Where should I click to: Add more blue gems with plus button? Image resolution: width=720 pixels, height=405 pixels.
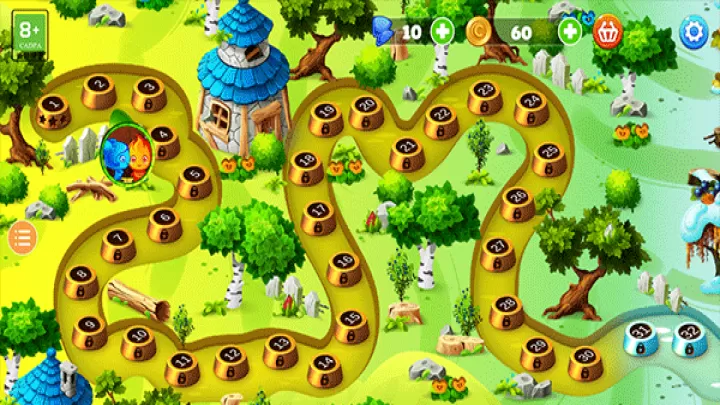click(x=442, y=32)
